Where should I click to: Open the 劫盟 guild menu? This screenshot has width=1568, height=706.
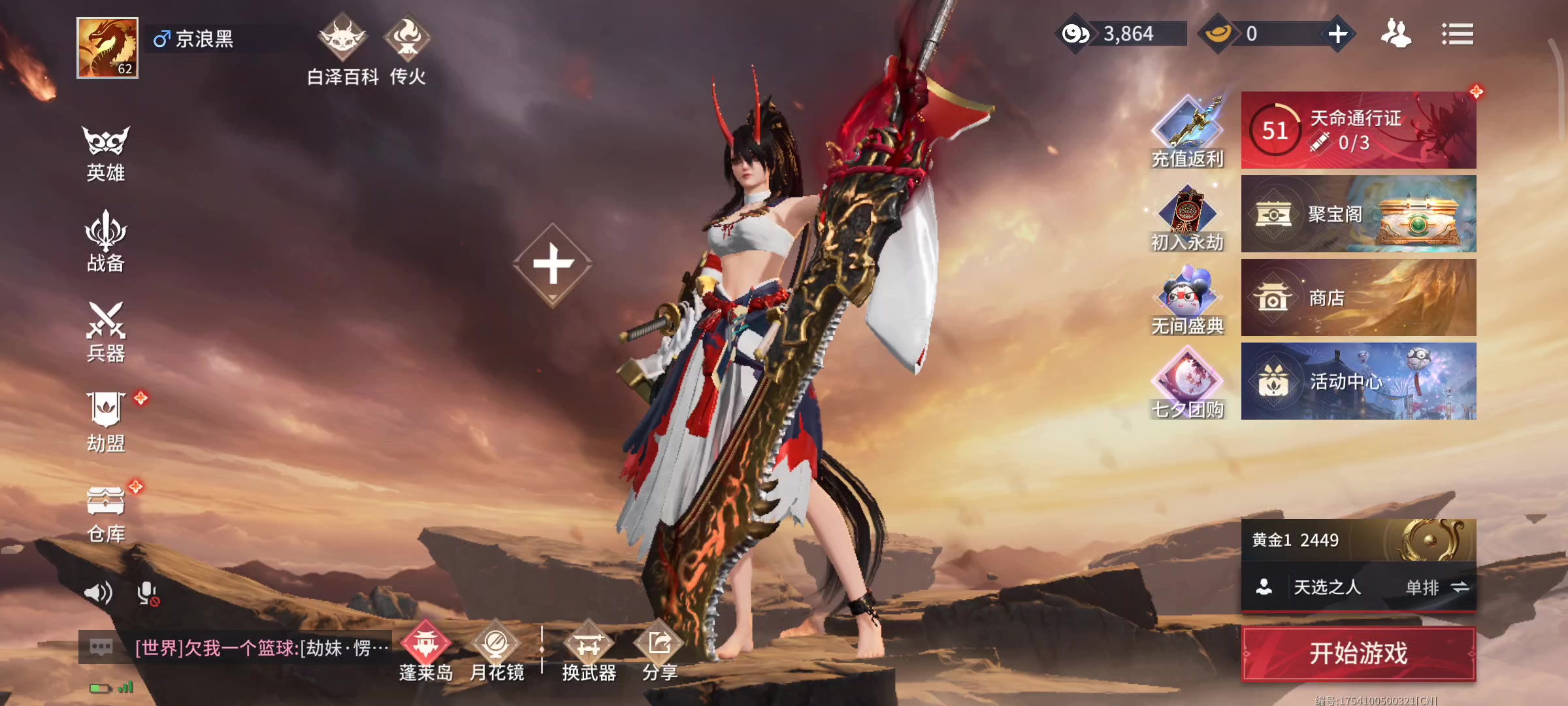click(x=106, y=422)
